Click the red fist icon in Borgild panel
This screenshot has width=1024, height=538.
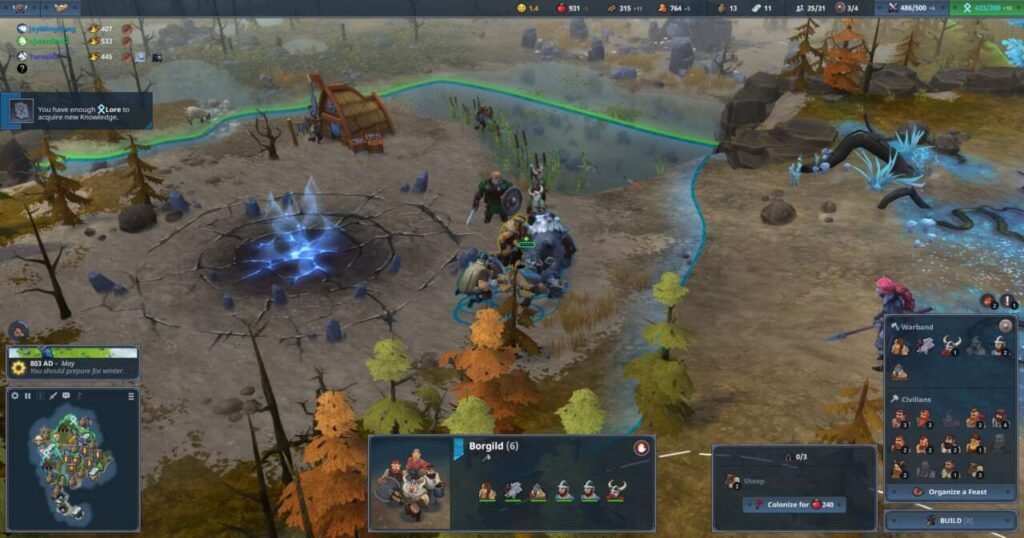(x=641, y=448)
